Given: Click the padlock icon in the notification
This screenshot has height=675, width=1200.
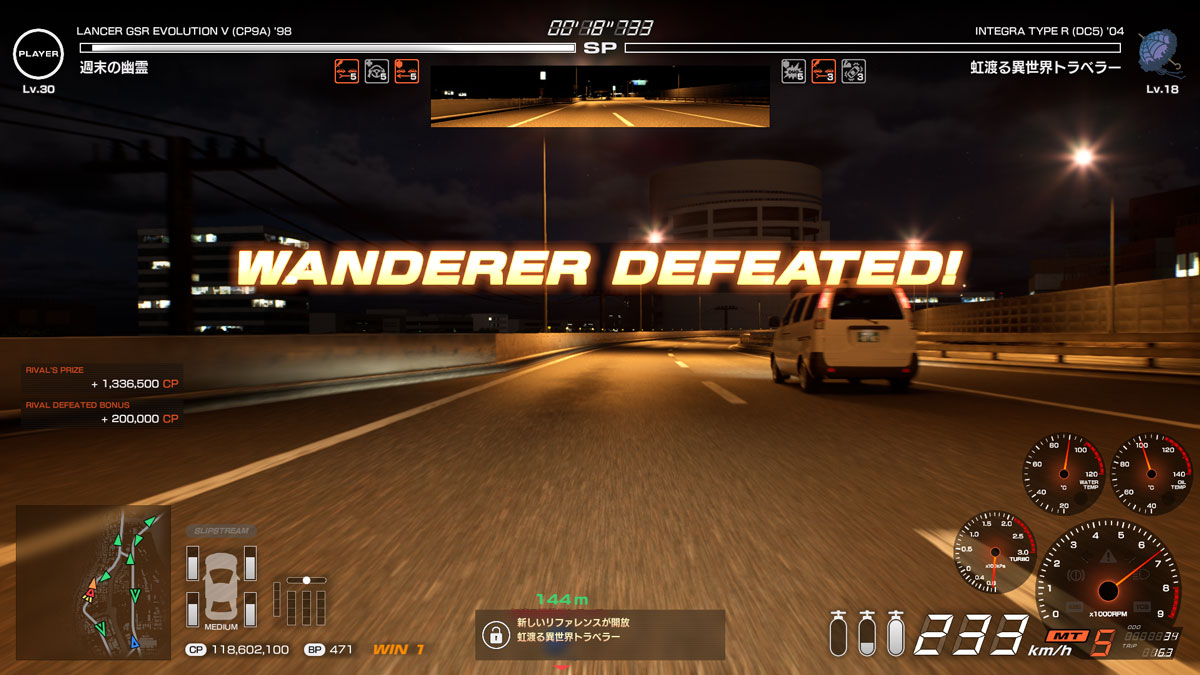Looking at the screenshot, I should [x=494, y=634].
